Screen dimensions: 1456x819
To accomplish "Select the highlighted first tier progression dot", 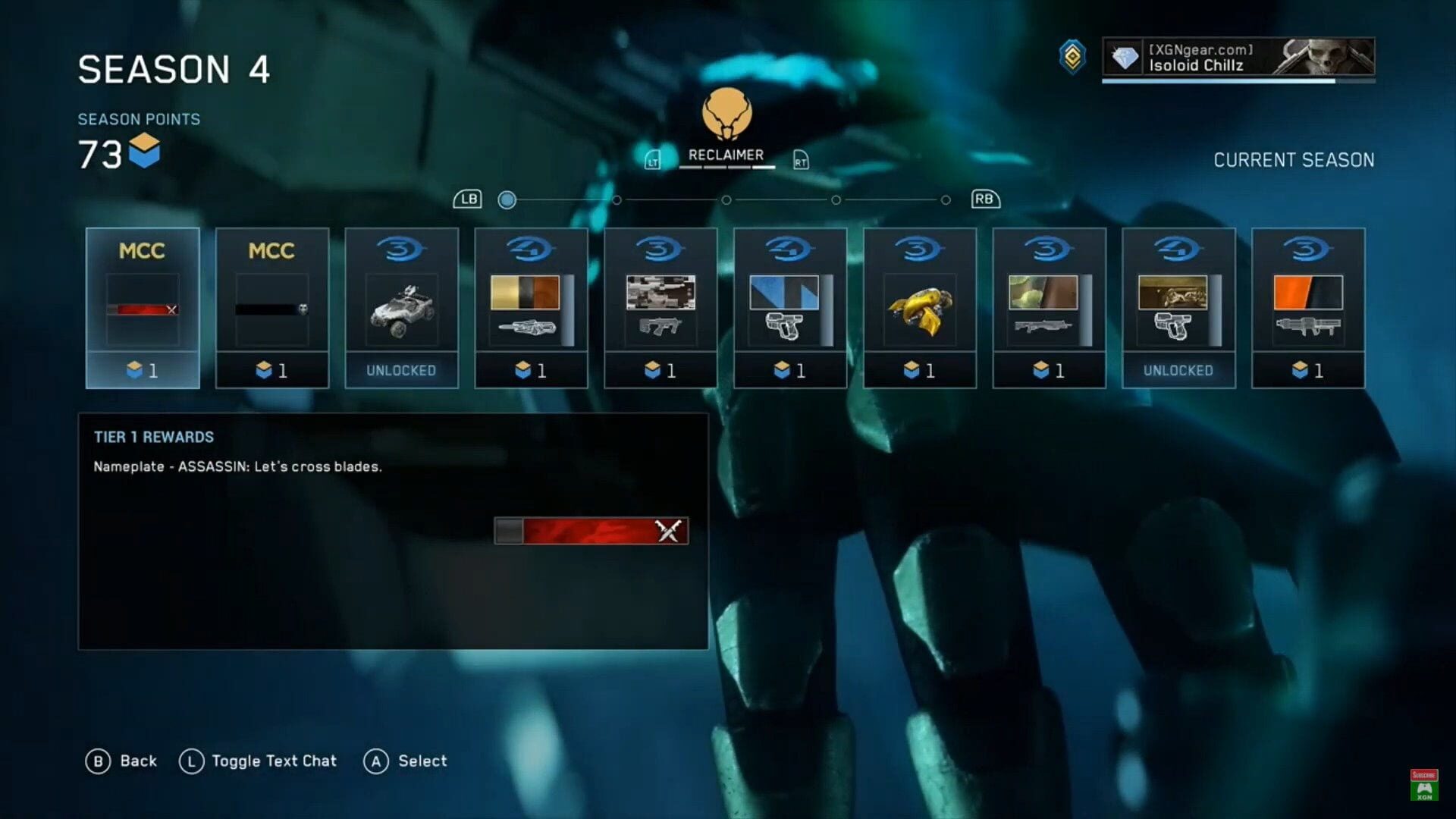I will pos(507,199).
